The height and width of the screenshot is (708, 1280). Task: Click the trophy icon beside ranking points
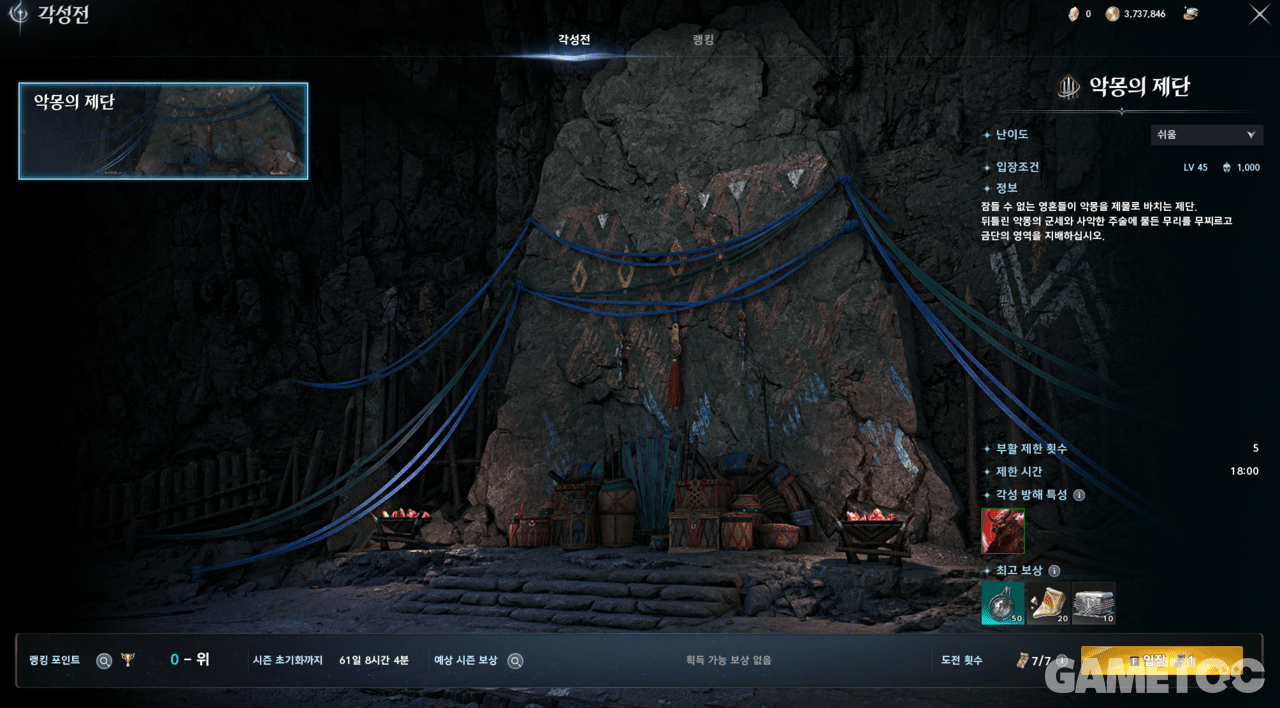127,660
